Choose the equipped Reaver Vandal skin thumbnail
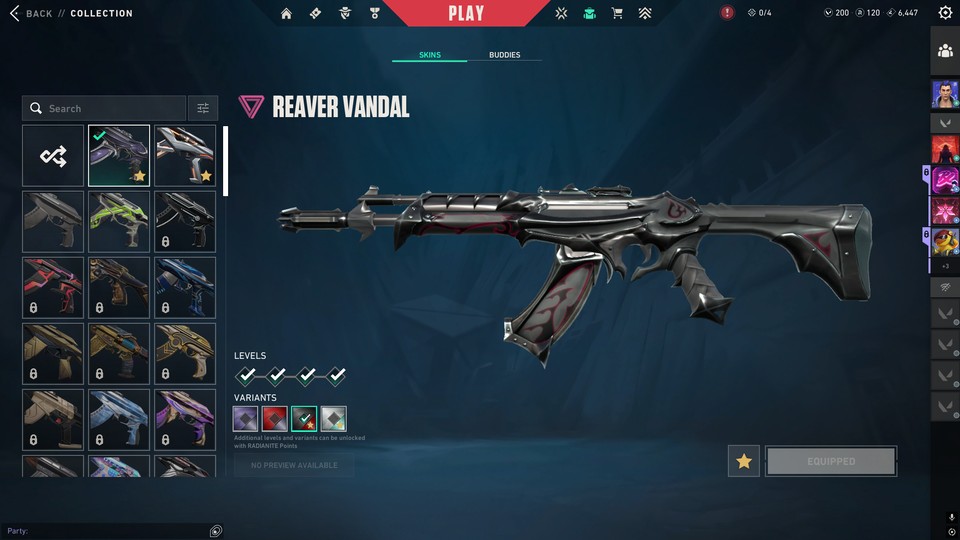 119,156
